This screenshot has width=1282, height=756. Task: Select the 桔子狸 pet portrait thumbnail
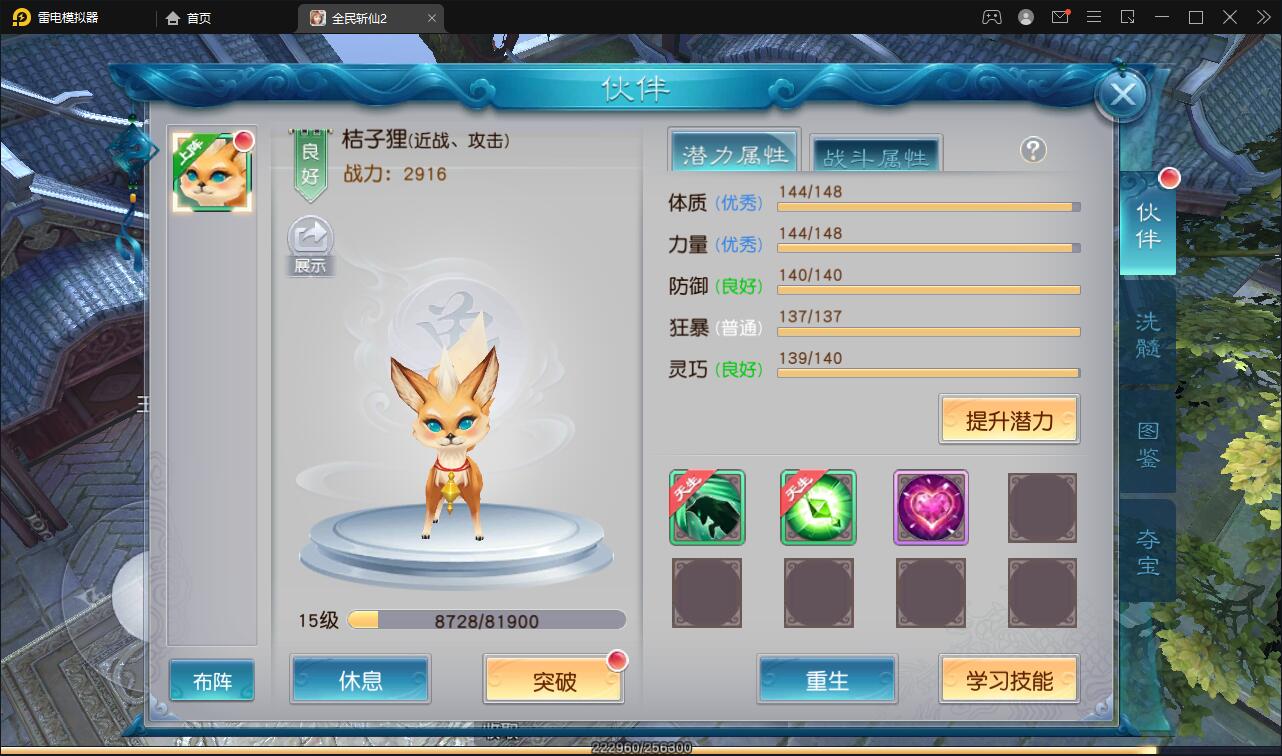click(211, 171)
